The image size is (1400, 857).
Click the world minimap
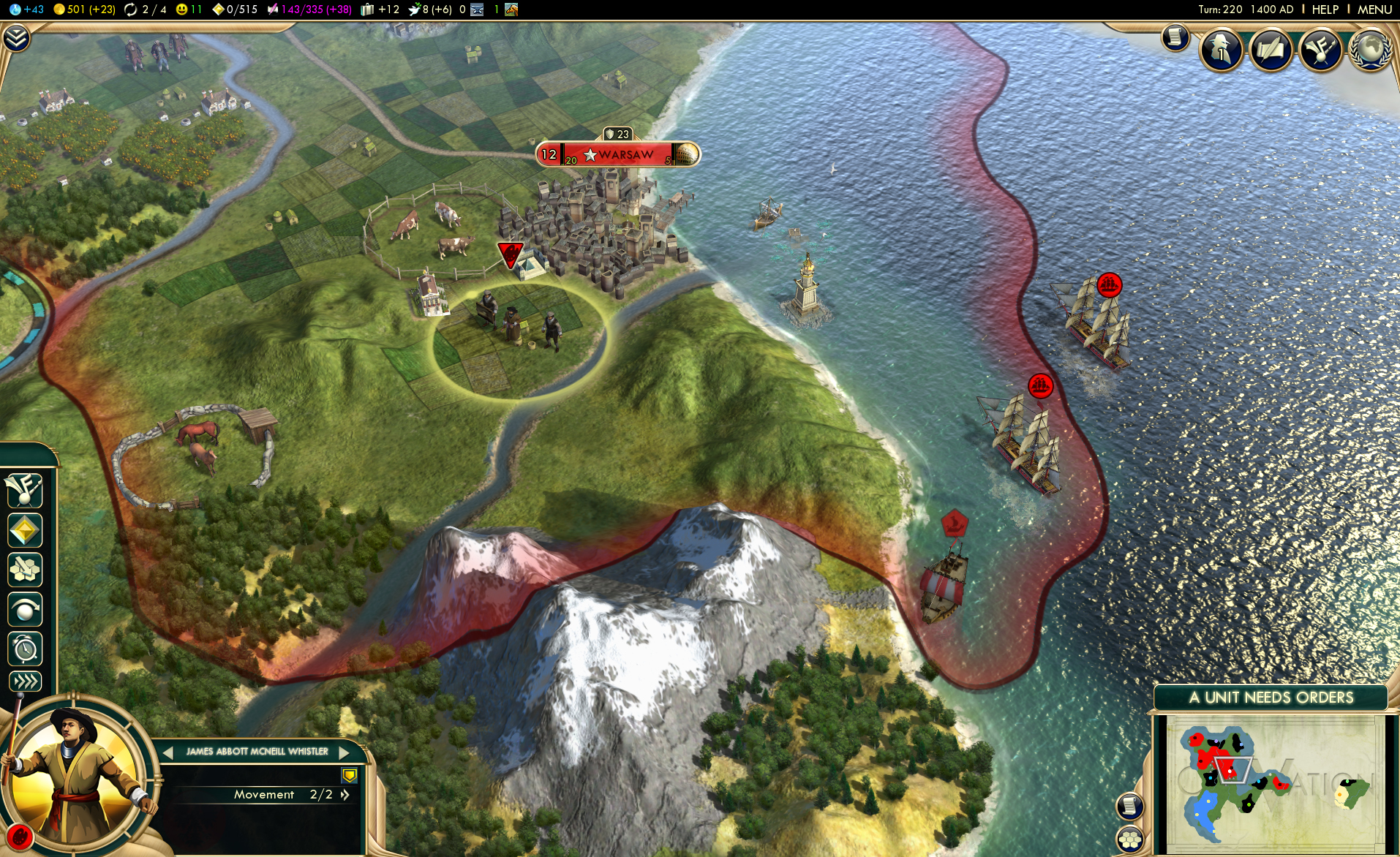(x=1271, y=784)
